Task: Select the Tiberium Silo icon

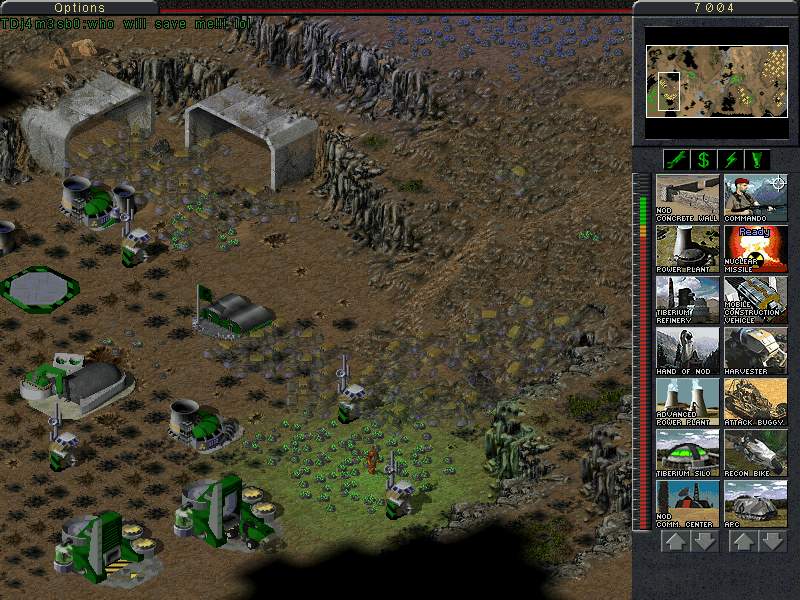Action: coord(687,453)
